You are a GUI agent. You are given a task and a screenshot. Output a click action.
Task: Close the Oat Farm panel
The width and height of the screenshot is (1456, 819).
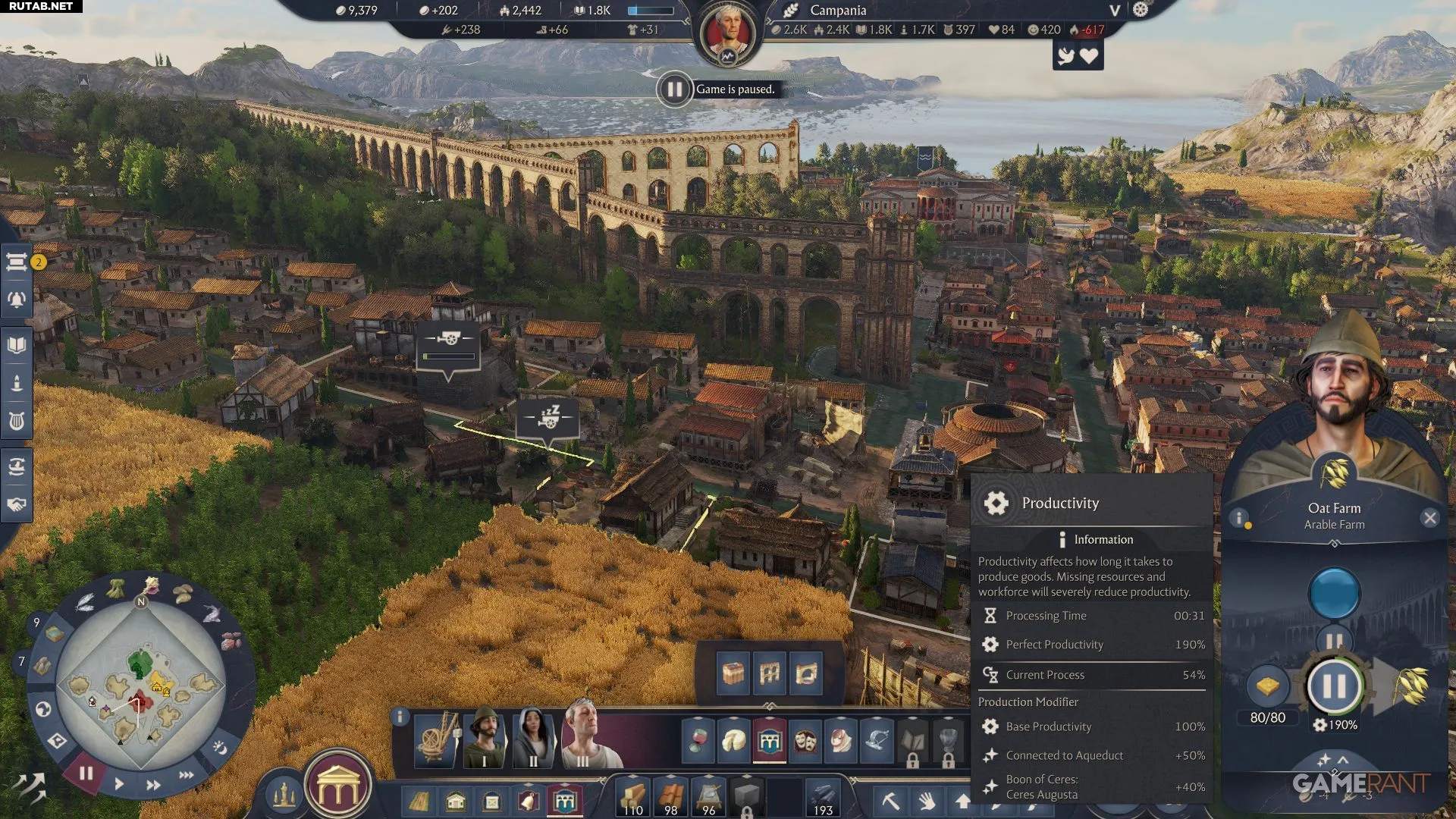click(1429, 519)
